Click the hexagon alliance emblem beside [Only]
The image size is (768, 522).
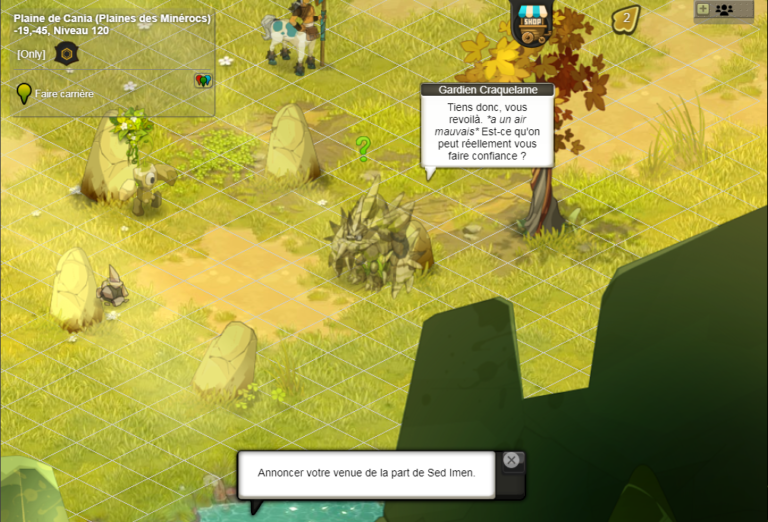click(x=67, y=54)
